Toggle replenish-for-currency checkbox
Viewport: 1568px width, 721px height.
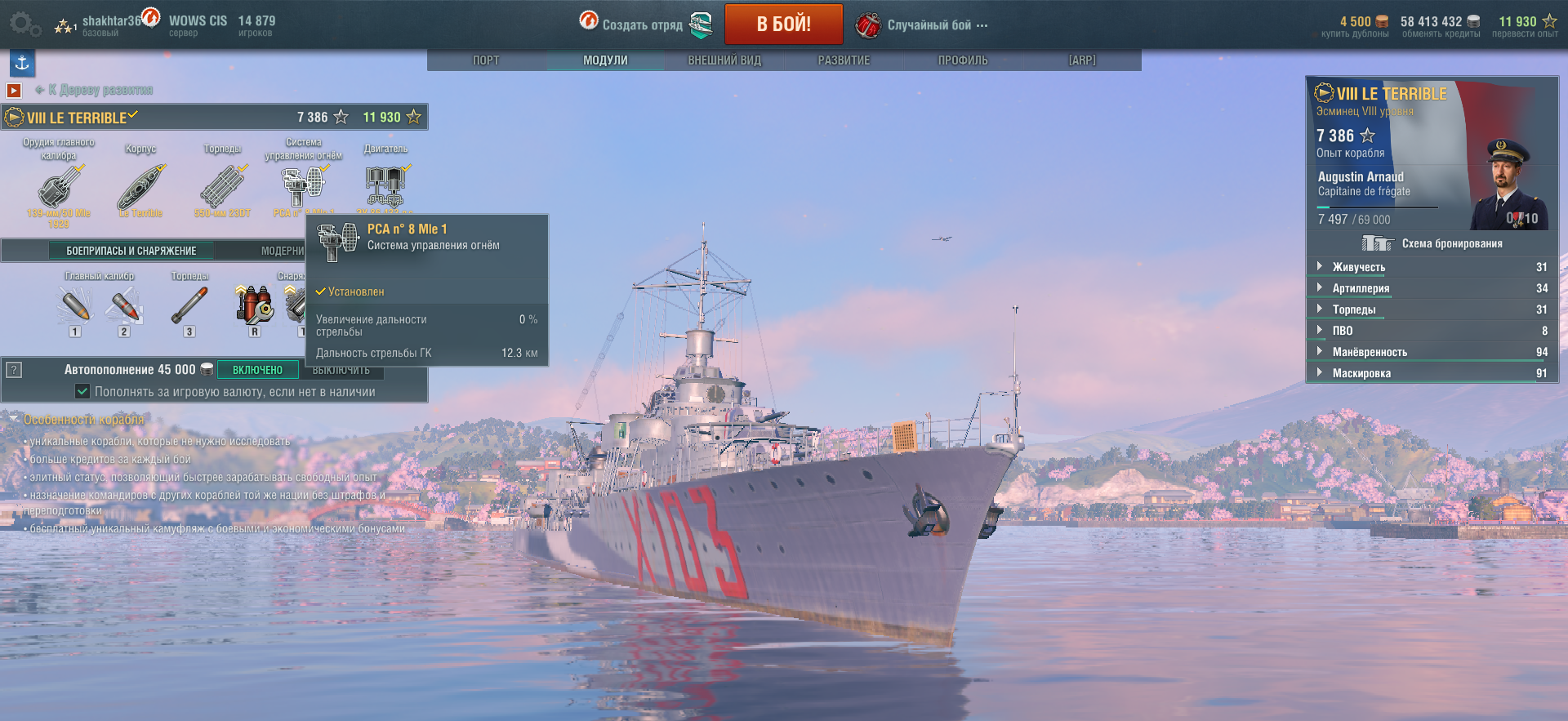click(82, 391)
